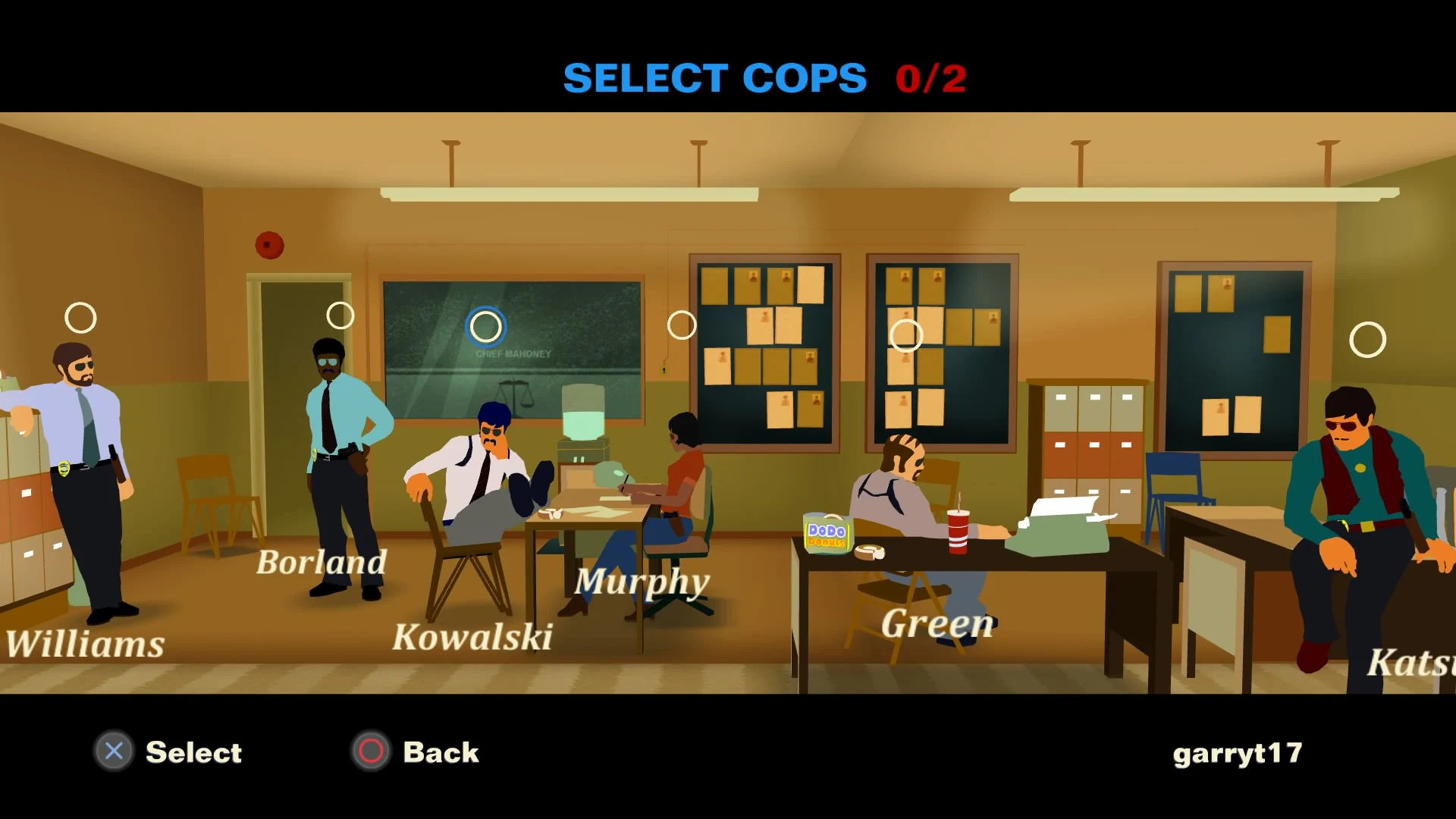This screenshot has width=1456, height=819.
Task: Click the 0/2 selection counter
Action: pos(930,77)
